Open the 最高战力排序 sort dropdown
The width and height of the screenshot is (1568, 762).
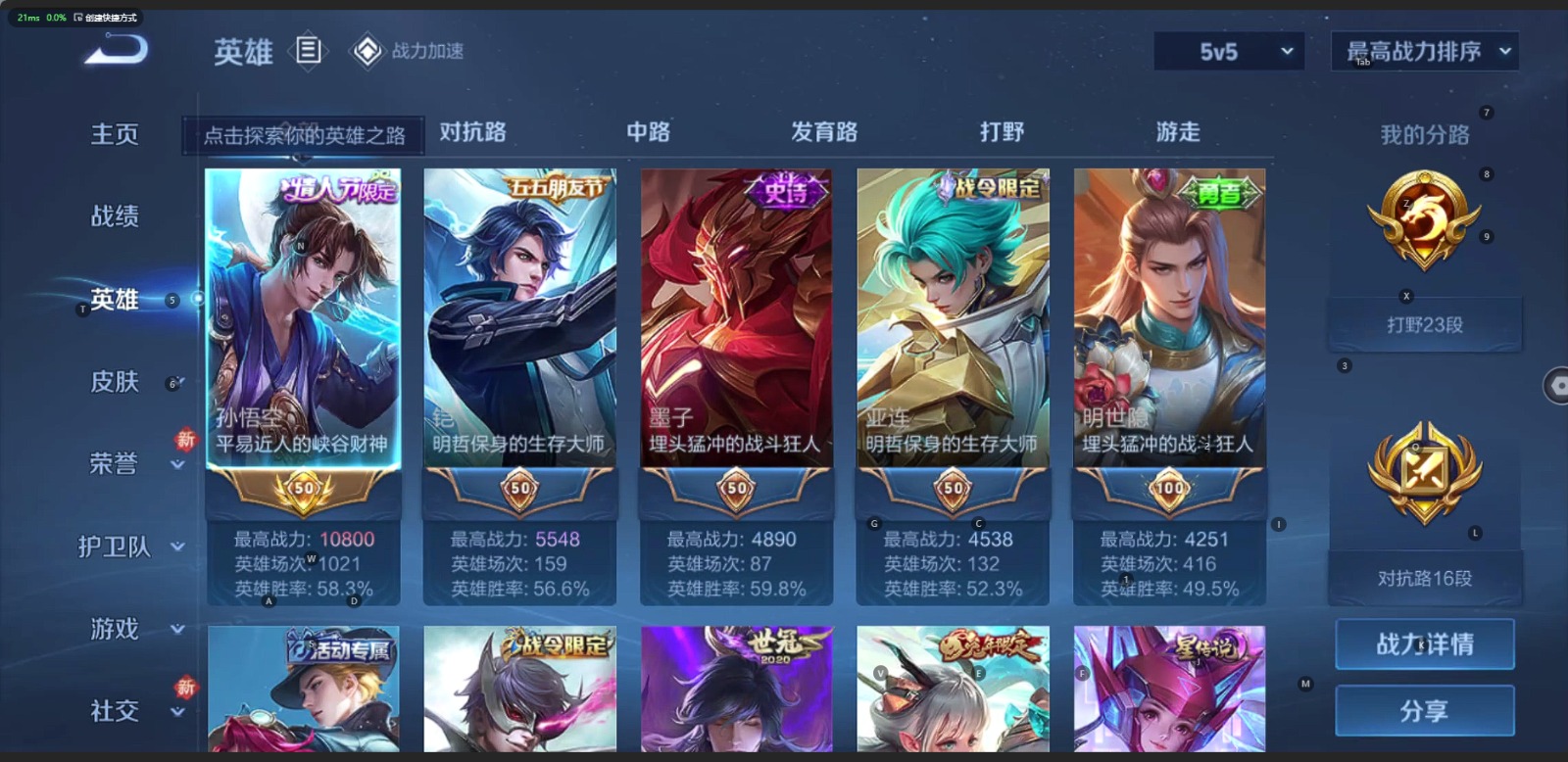click(x=1424, y=52)
